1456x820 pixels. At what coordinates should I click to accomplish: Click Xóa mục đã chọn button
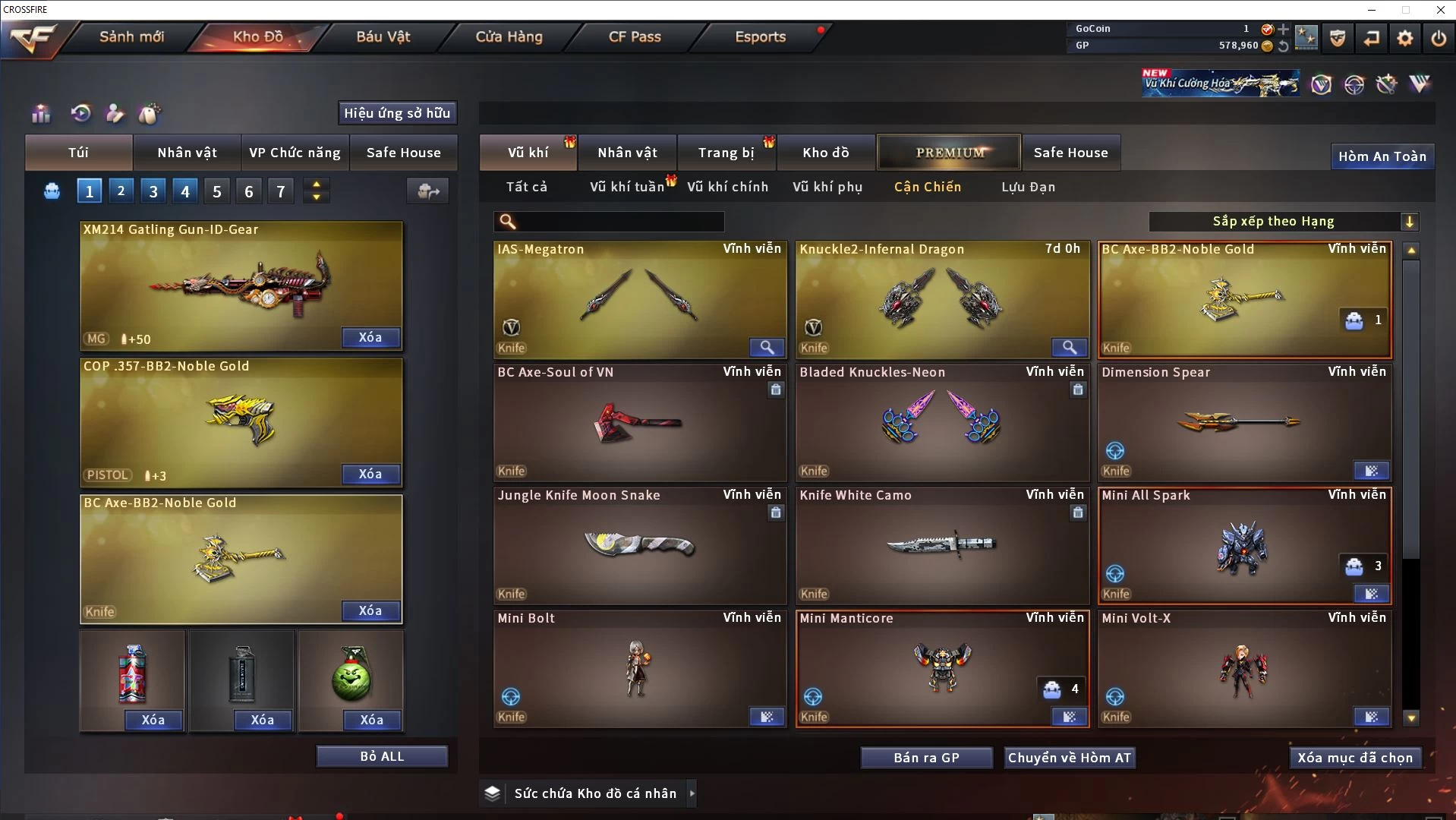coord(1354,758)
